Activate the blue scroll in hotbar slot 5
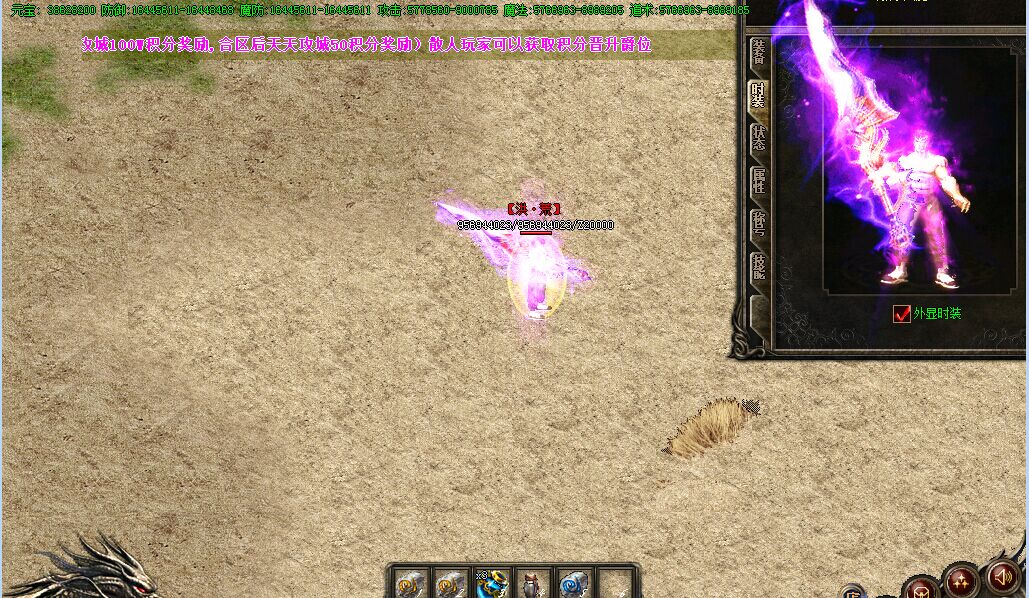This screenshot has width=1029, height=598. (x=574, y=584)
